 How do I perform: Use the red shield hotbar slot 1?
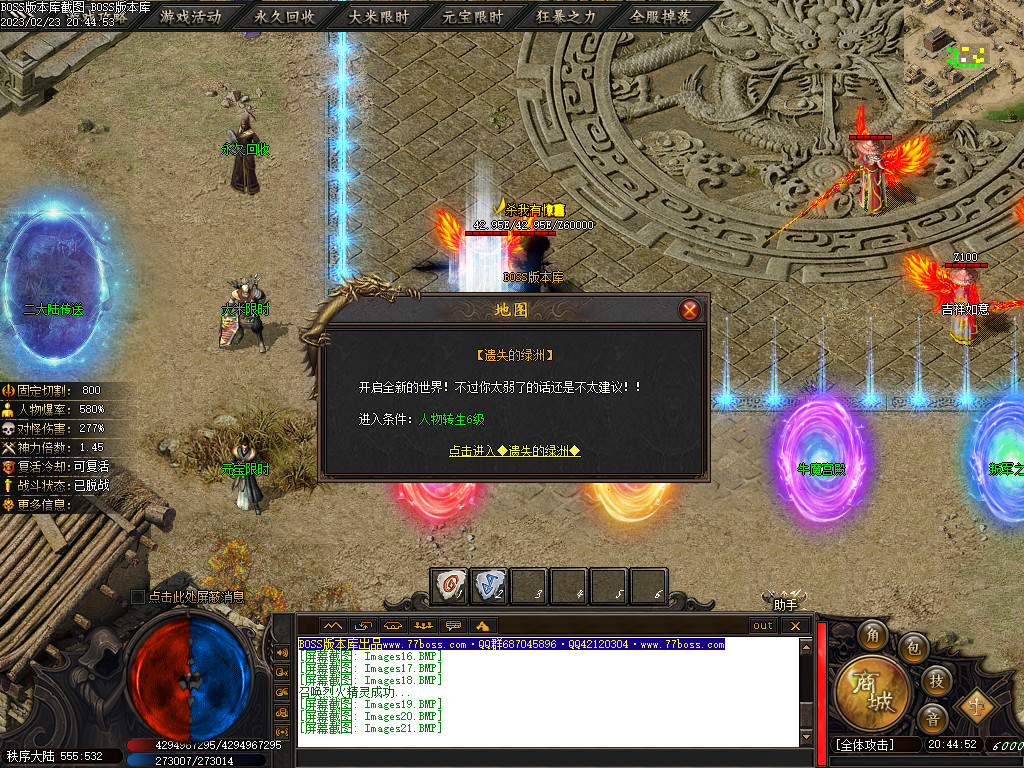(449, 586)
